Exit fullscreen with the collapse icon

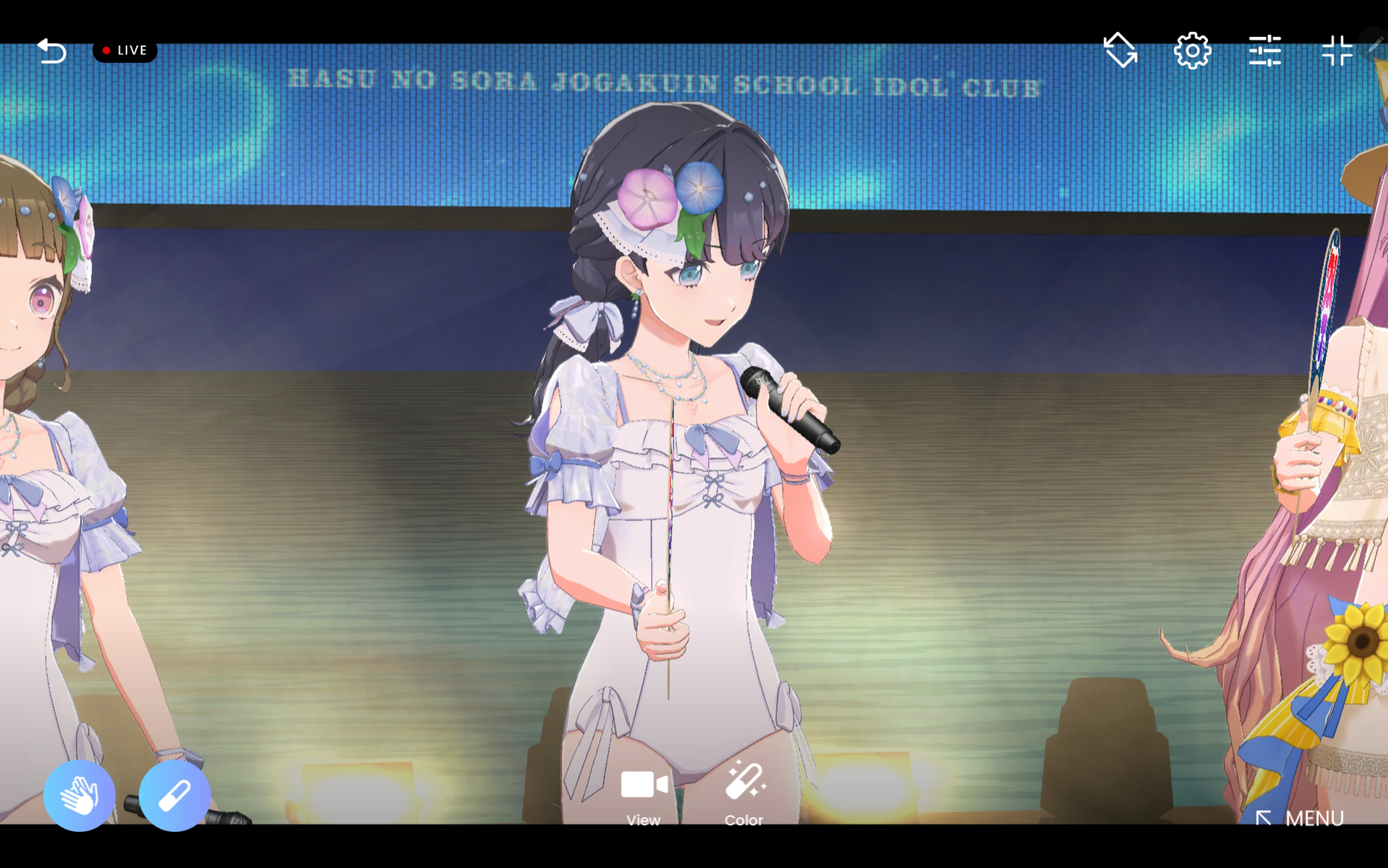pyautogui.click(x=1336, y=51)
